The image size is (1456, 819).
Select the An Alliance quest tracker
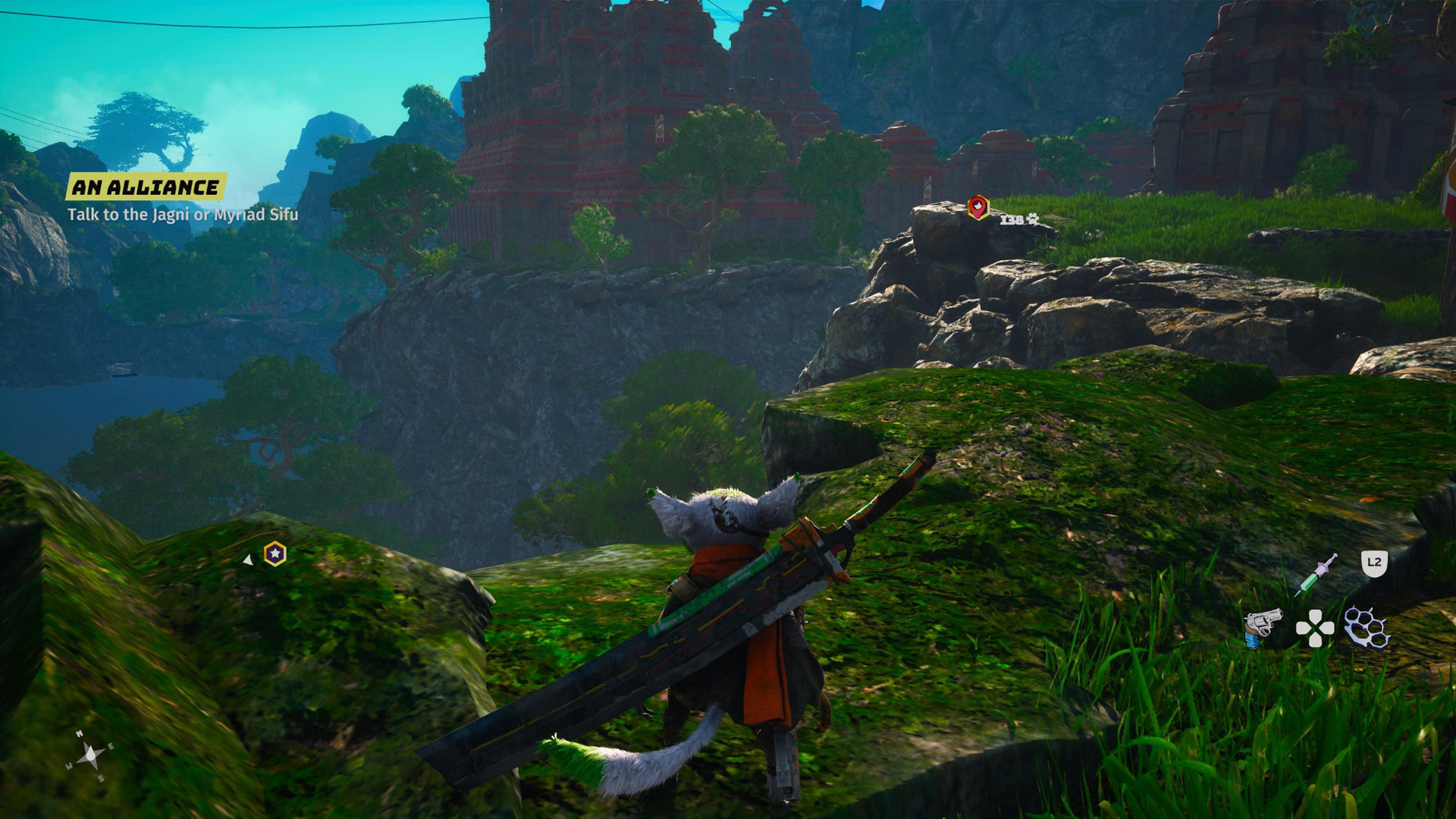[x=146, y=187]
